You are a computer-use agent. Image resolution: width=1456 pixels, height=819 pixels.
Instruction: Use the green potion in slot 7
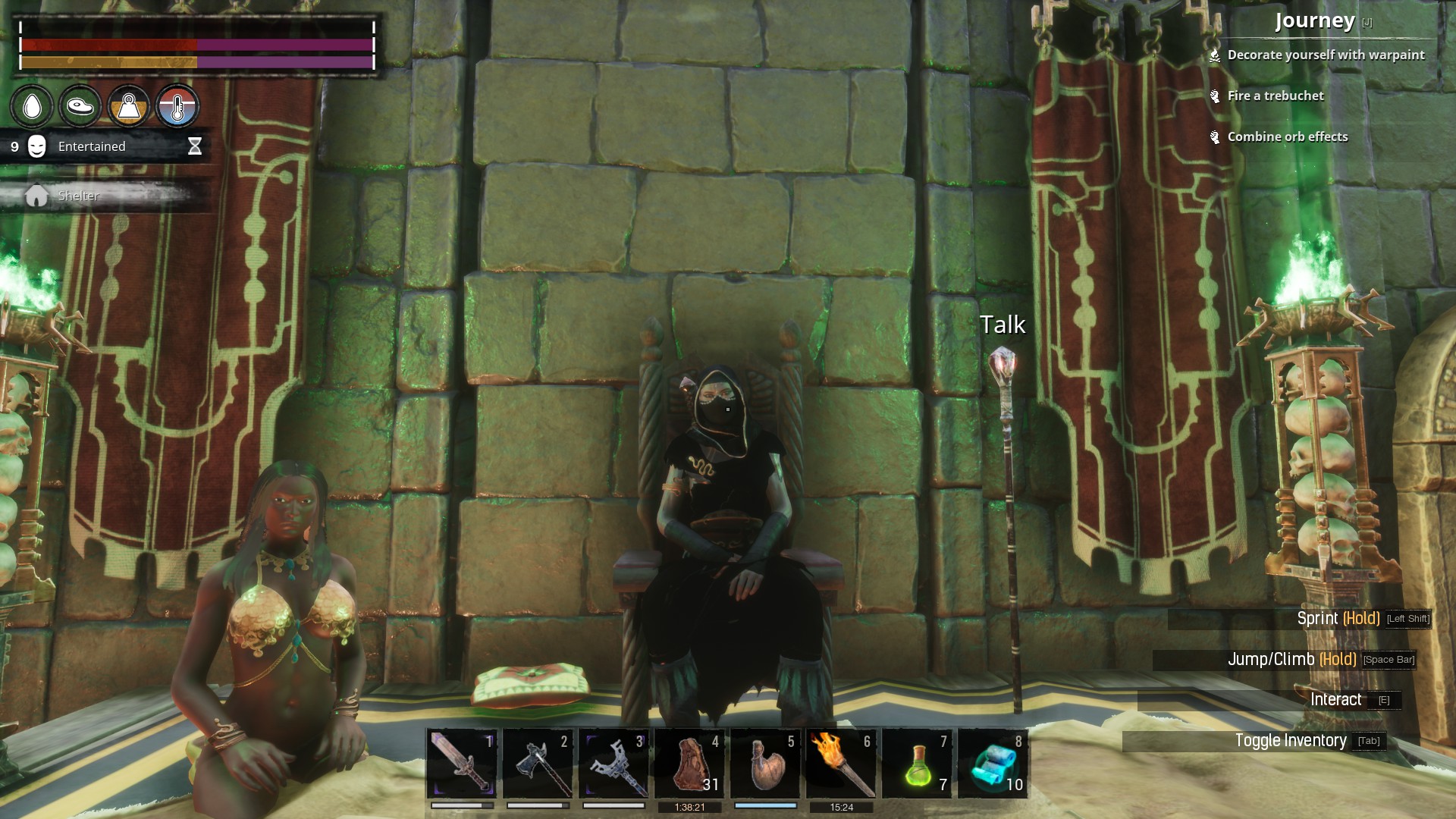[917, 764]
